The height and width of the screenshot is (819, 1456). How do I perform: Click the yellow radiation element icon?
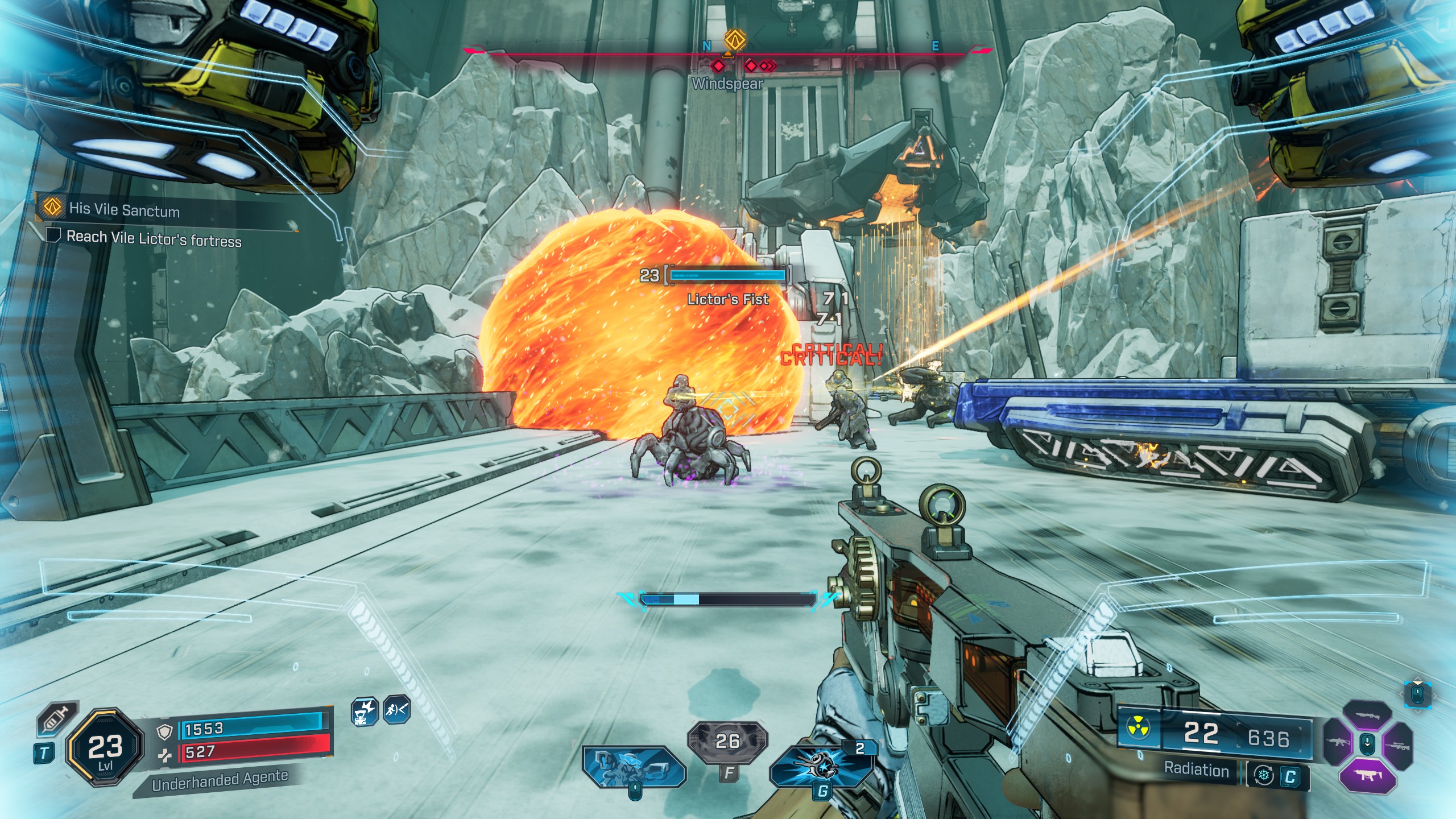tap(1138, 729)
